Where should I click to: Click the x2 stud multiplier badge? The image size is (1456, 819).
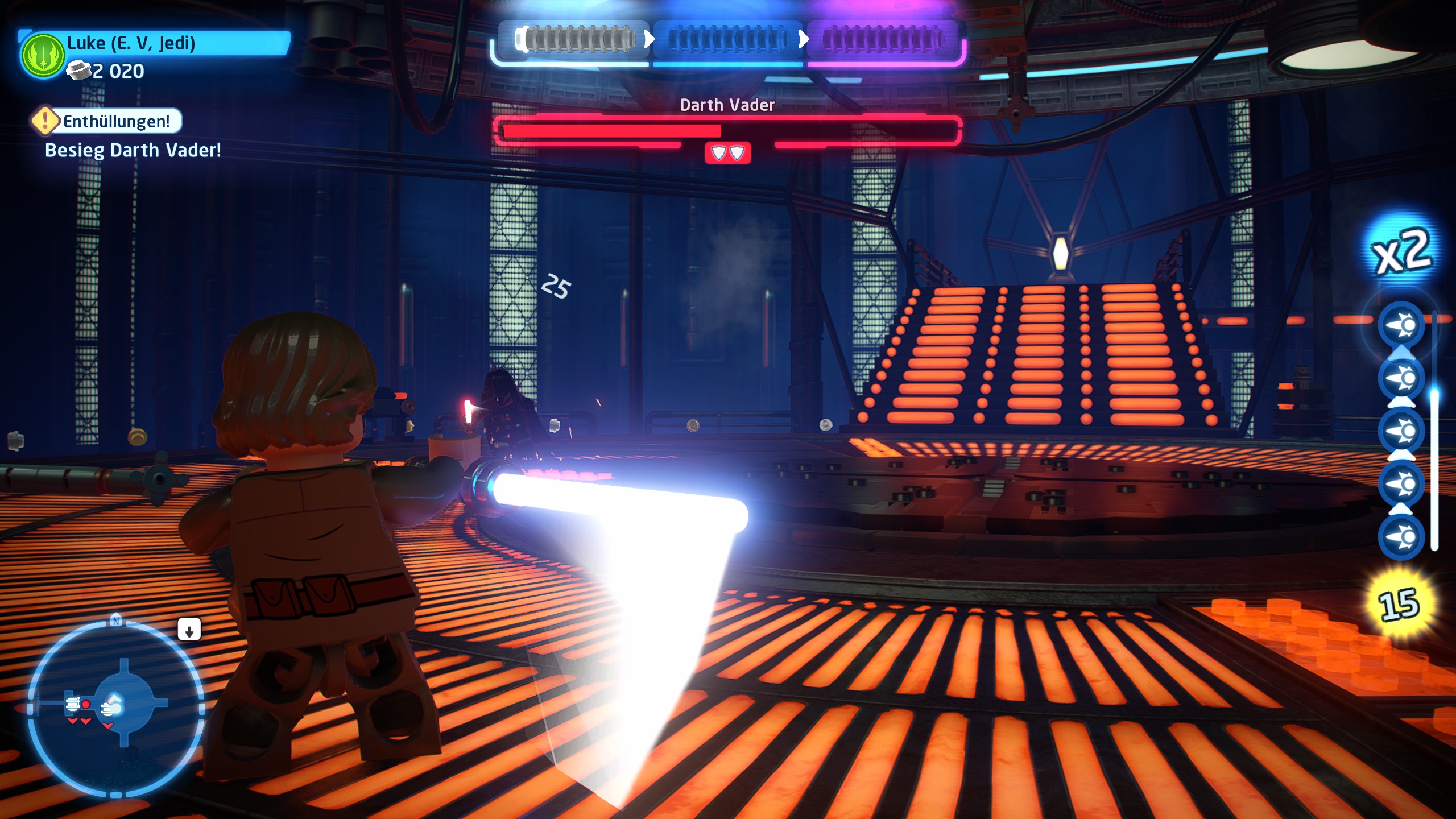1401,252
